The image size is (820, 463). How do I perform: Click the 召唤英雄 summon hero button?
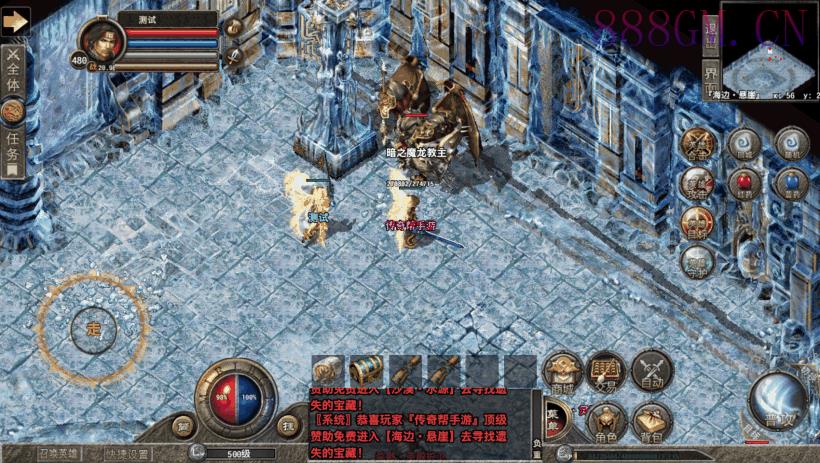pos(62,453)
